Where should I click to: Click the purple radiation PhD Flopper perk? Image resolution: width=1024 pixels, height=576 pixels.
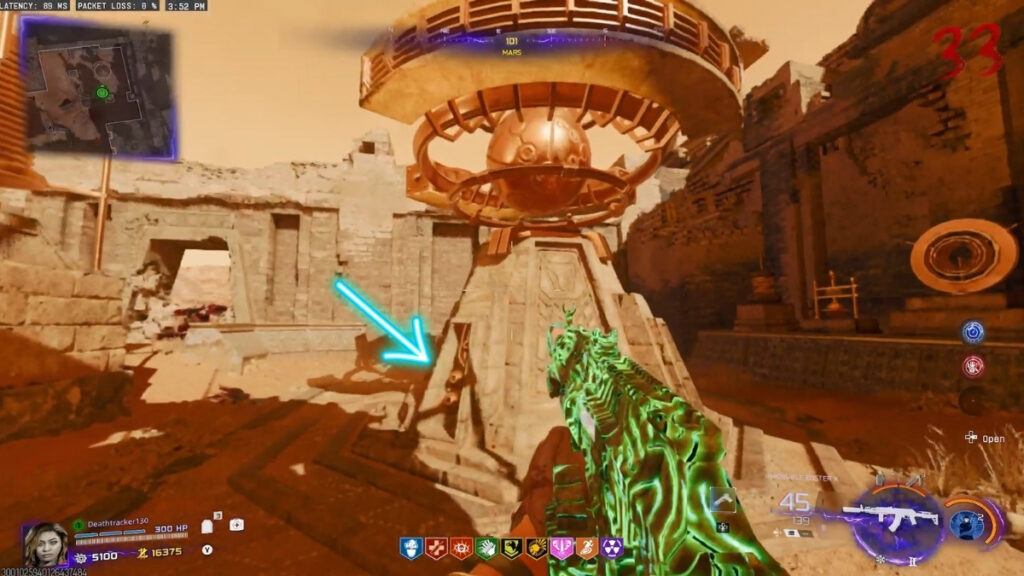pos(610,547)
